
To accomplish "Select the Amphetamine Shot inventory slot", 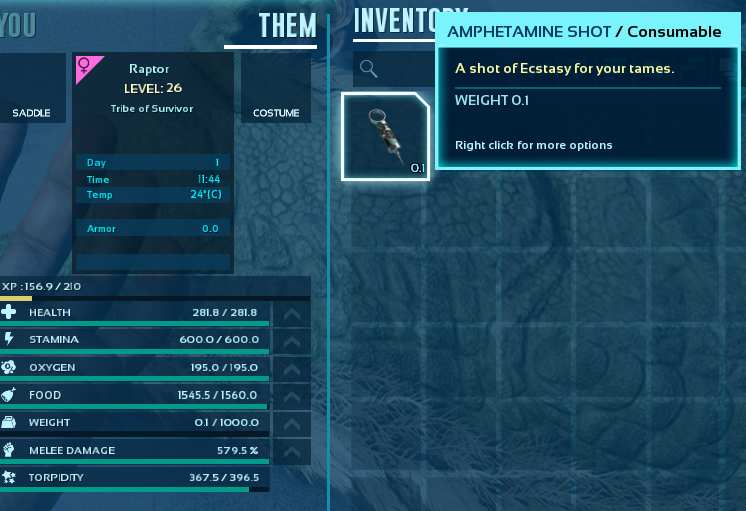I will tap(385, 136).
